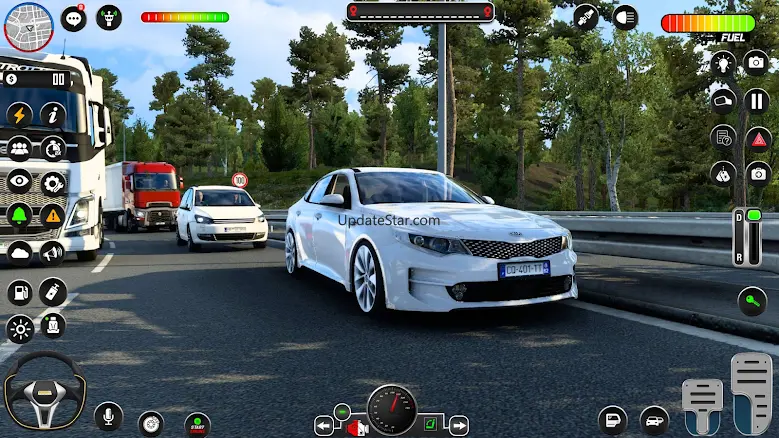Open the circular minimap
Image resolution: width=779 pixels, height=438 pixels.
(28, 26)
